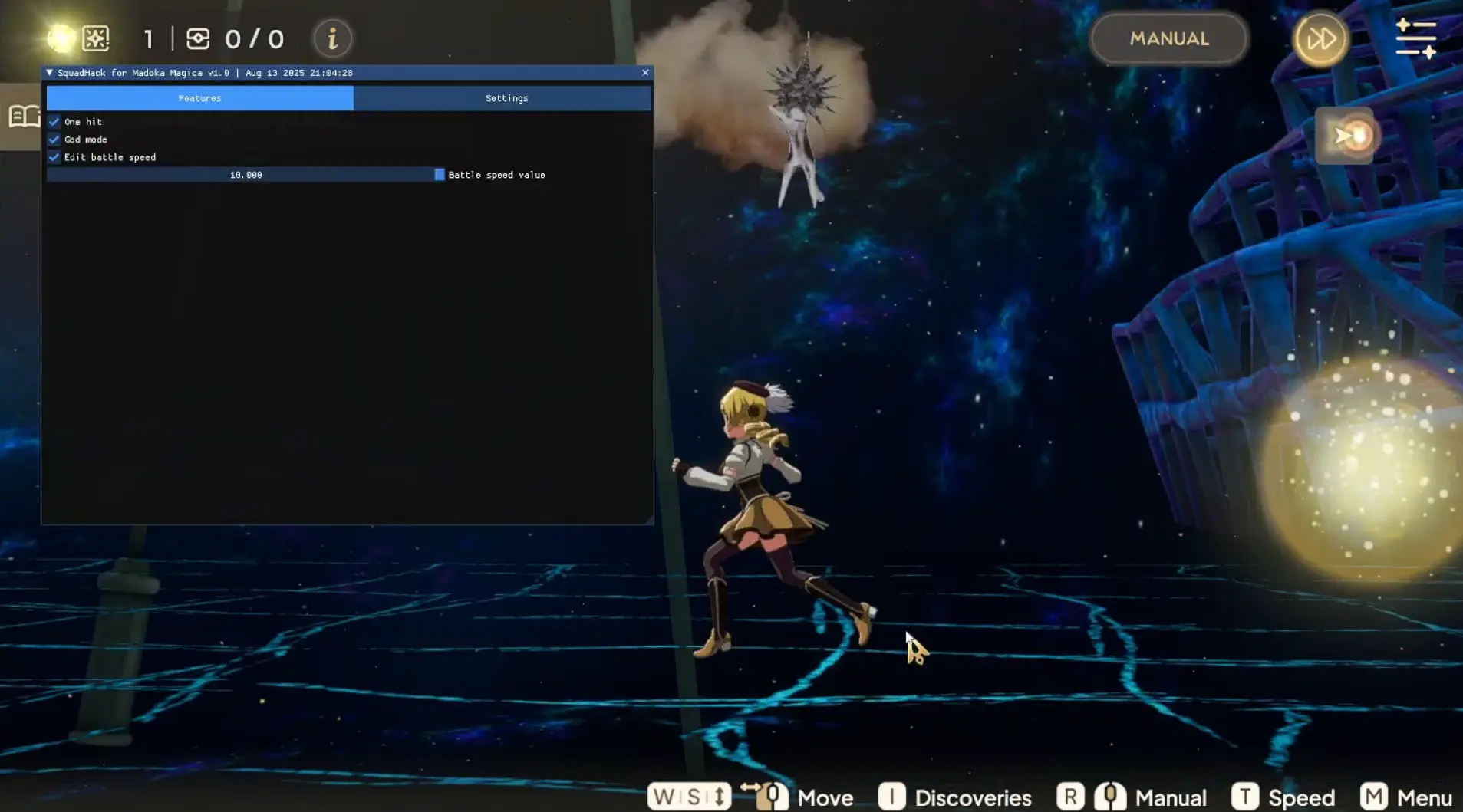Disable the Edit battle speed checkbox

[x=54, y=157]
